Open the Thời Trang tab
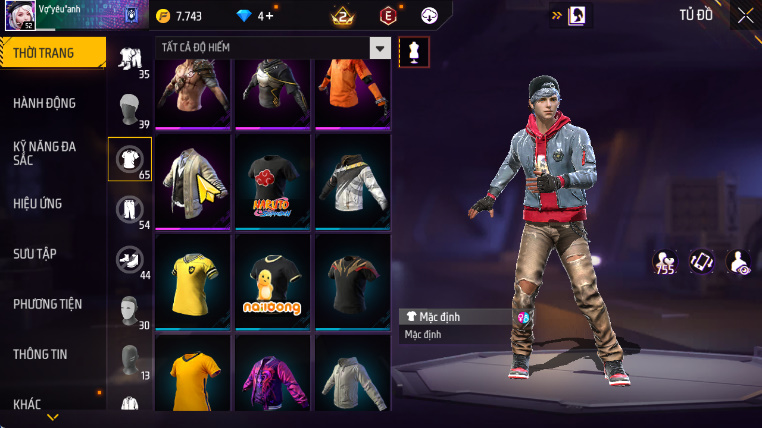The width and height of the screenshot is (762, 428). tap(50, 53)
